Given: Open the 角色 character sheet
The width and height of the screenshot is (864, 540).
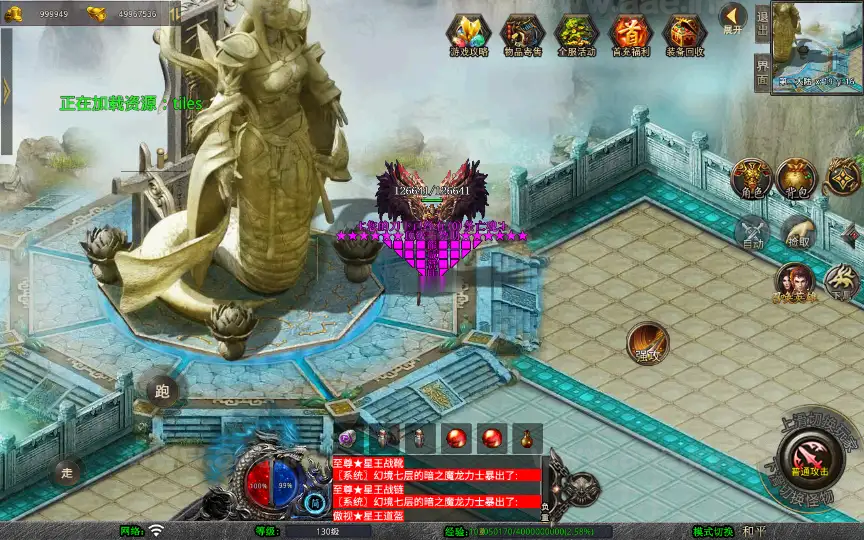Looking at the screenshot, I should coord(752,178).
